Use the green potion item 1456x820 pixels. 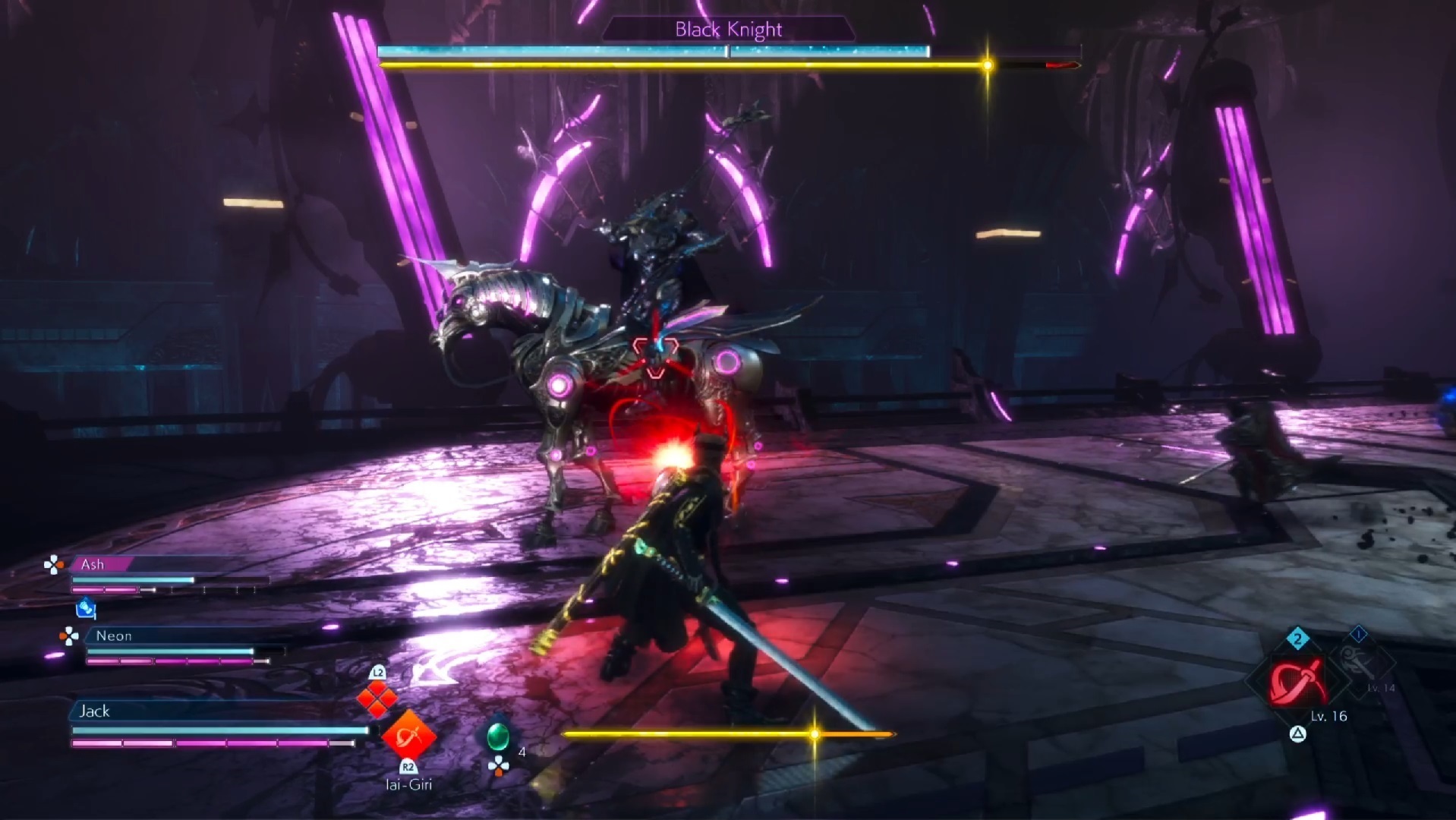coord(497,736)
